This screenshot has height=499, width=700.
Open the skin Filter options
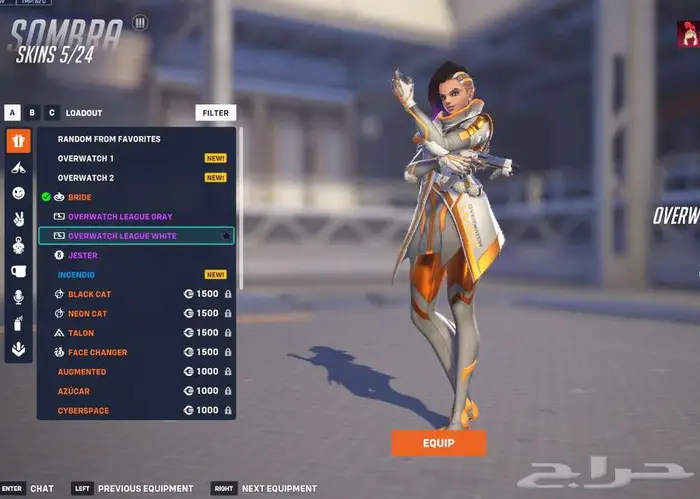tap(215, 113)
